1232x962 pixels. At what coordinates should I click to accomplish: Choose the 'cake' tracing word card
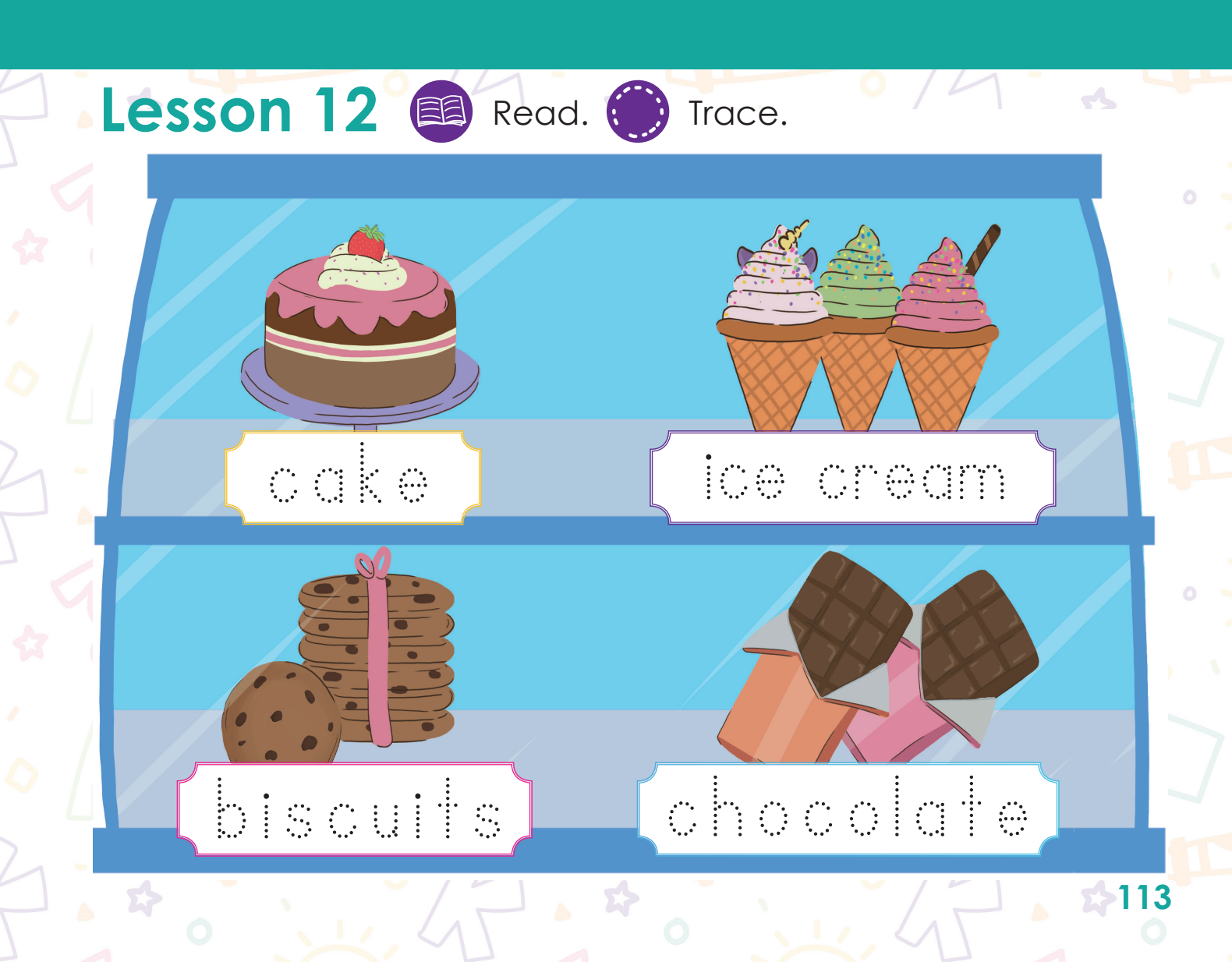(x=352, y=477)
